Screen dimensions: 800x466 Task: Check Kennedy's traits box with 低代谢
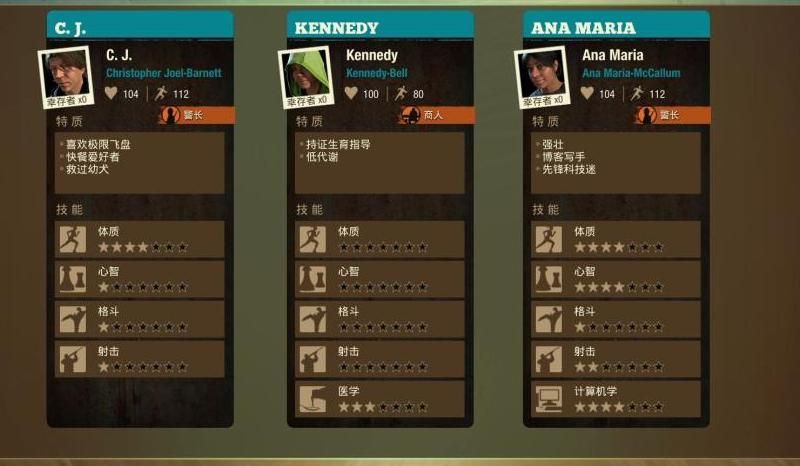(380, 163)
